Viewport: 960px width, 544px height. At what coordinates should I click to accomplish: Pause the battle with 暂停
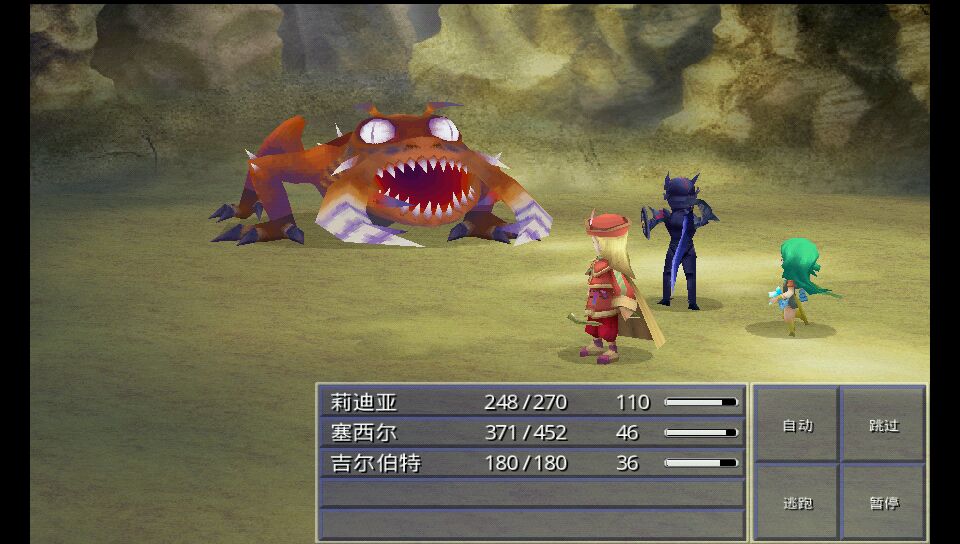[884, 502]
